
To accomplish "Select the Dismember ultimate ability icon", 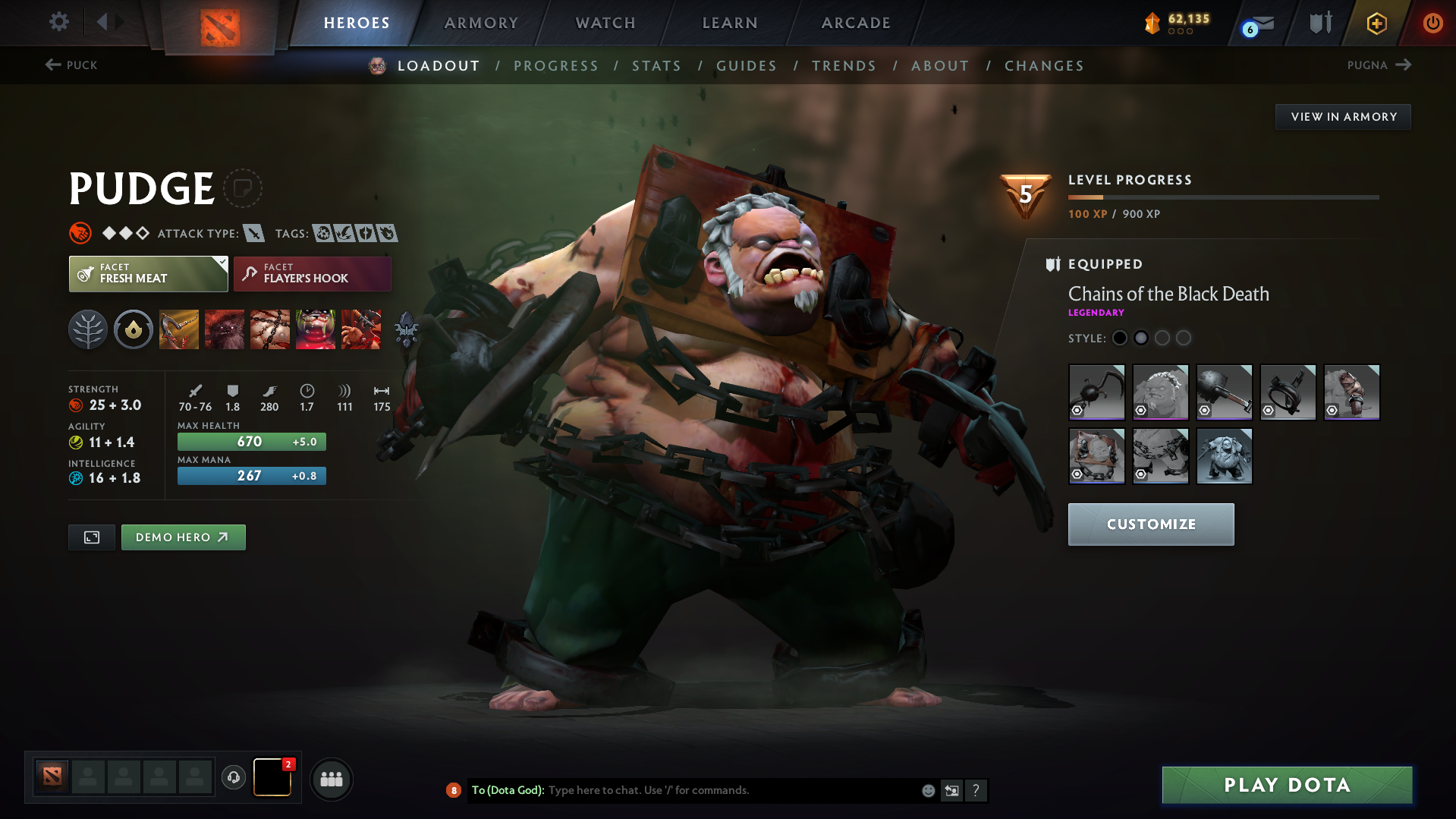I will coord(316,329).
